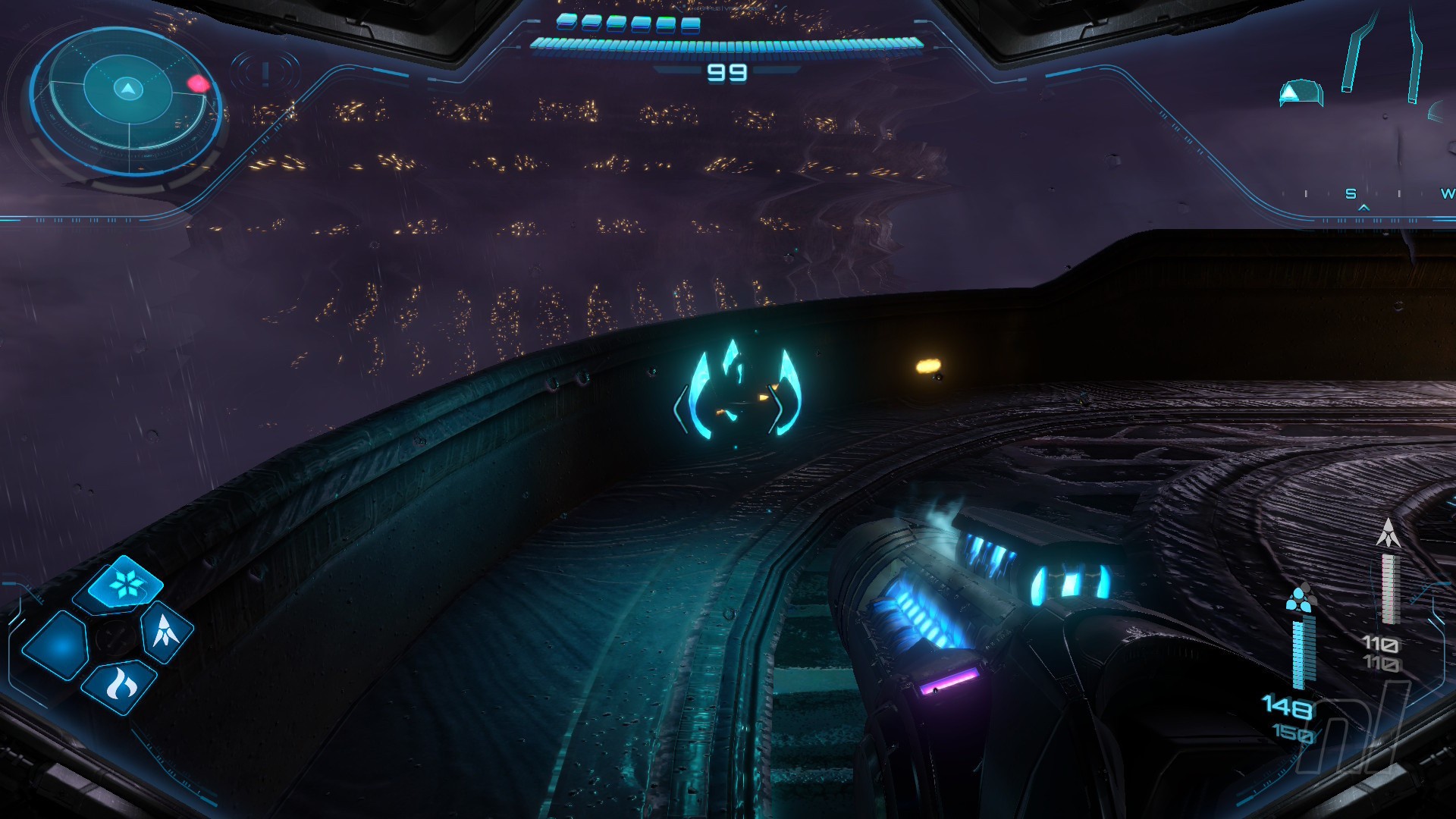Click the helmet-shaped visor icon
Viewport: 1456px width, 819px height.
coord(1300,93)
